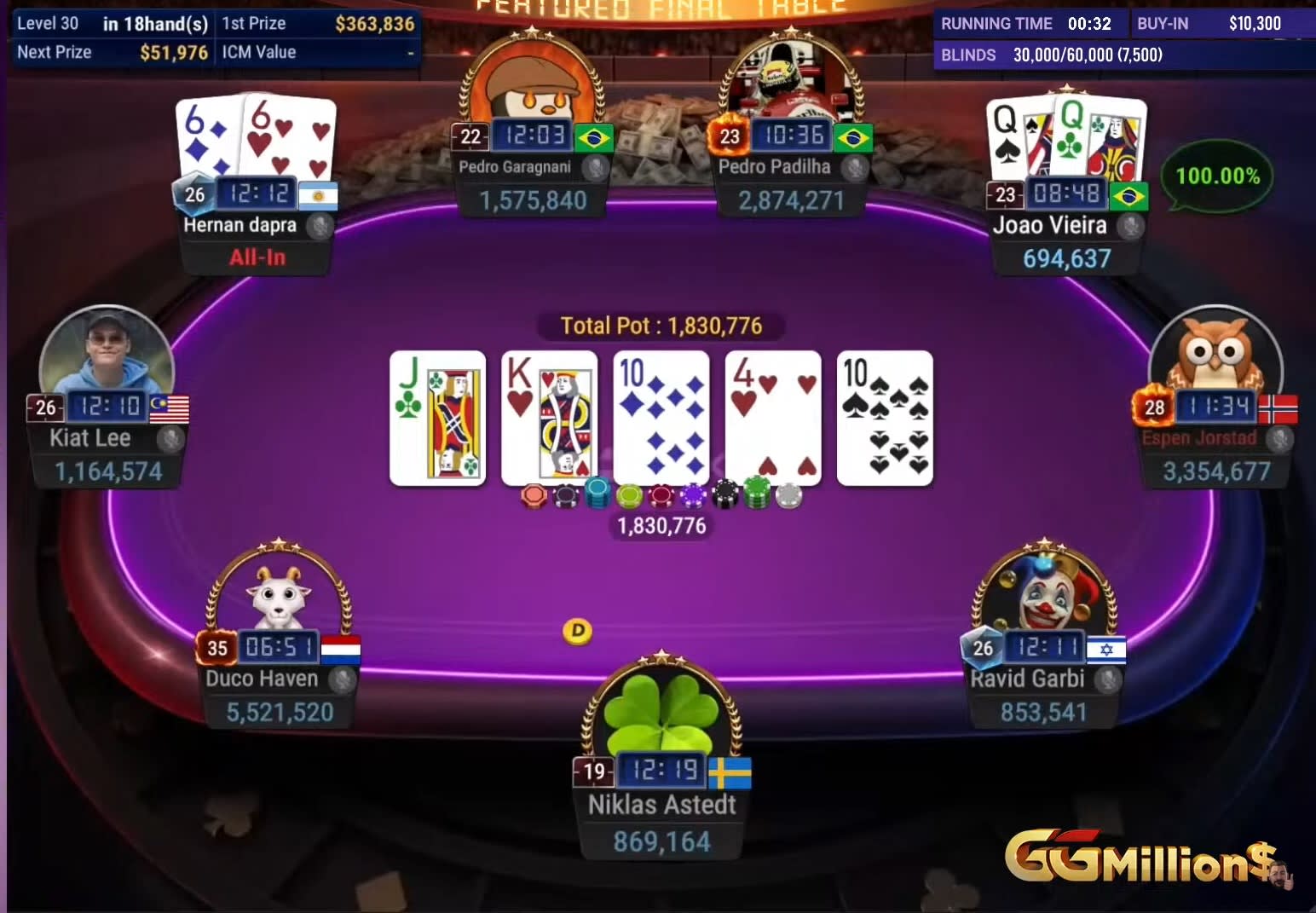Click the Sweden flag next to Niklas Astedt
This screenshot has height=913, width=1316.
[729, 772]
